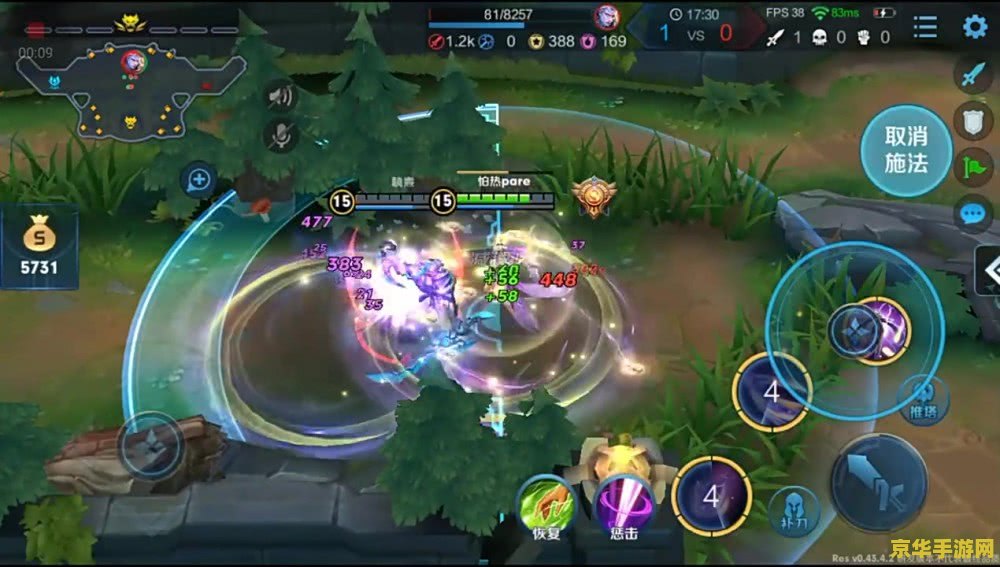Tap the basic attack button
This screenshot has width=1000, height=567.
click(878, 482)
